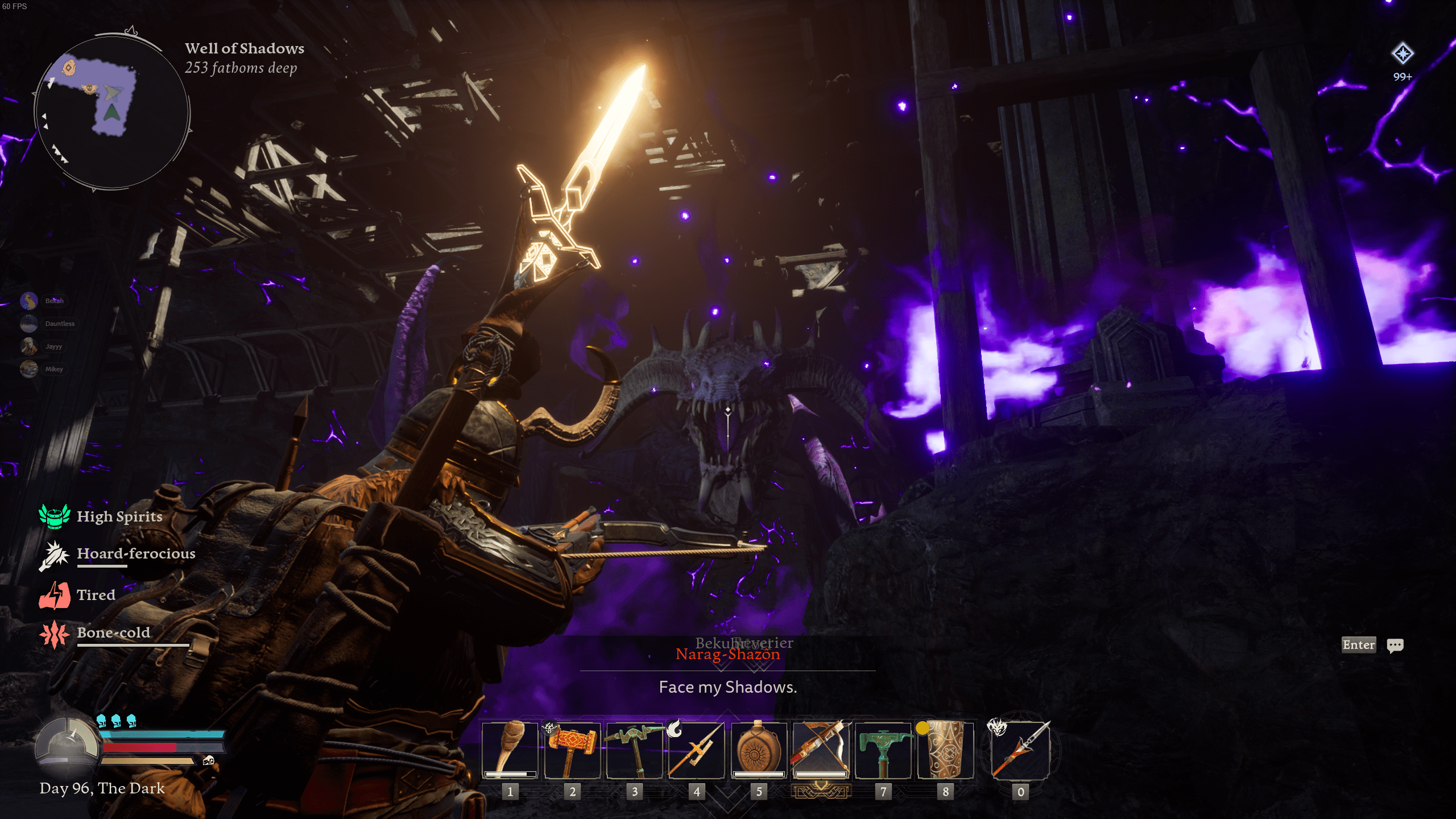Open the chat speech bubble icon
Image resolution: width=1456 pixels, height=819 pixels.
point(1395,645)
